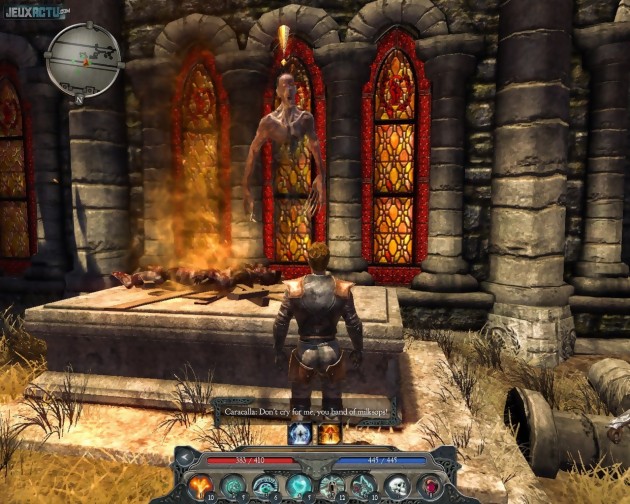The height and width of the screenshot is (504, 630).
Task: Collapse the hotbar with the left arrow
Action: coord(186,457)
